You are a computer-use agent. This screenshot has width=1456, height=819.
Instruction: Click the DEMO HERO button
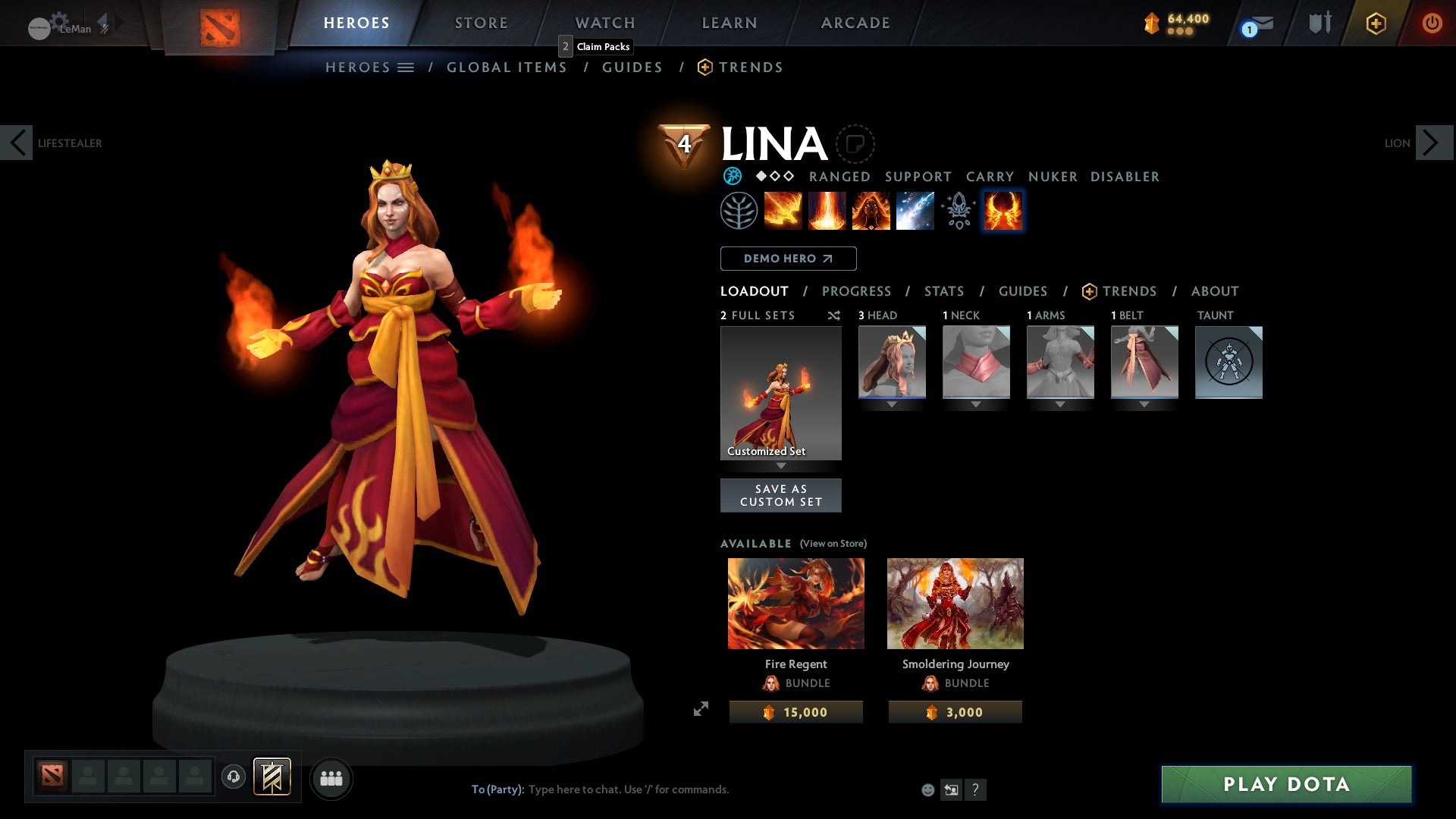pyautogui.click(x=788, y=259)
